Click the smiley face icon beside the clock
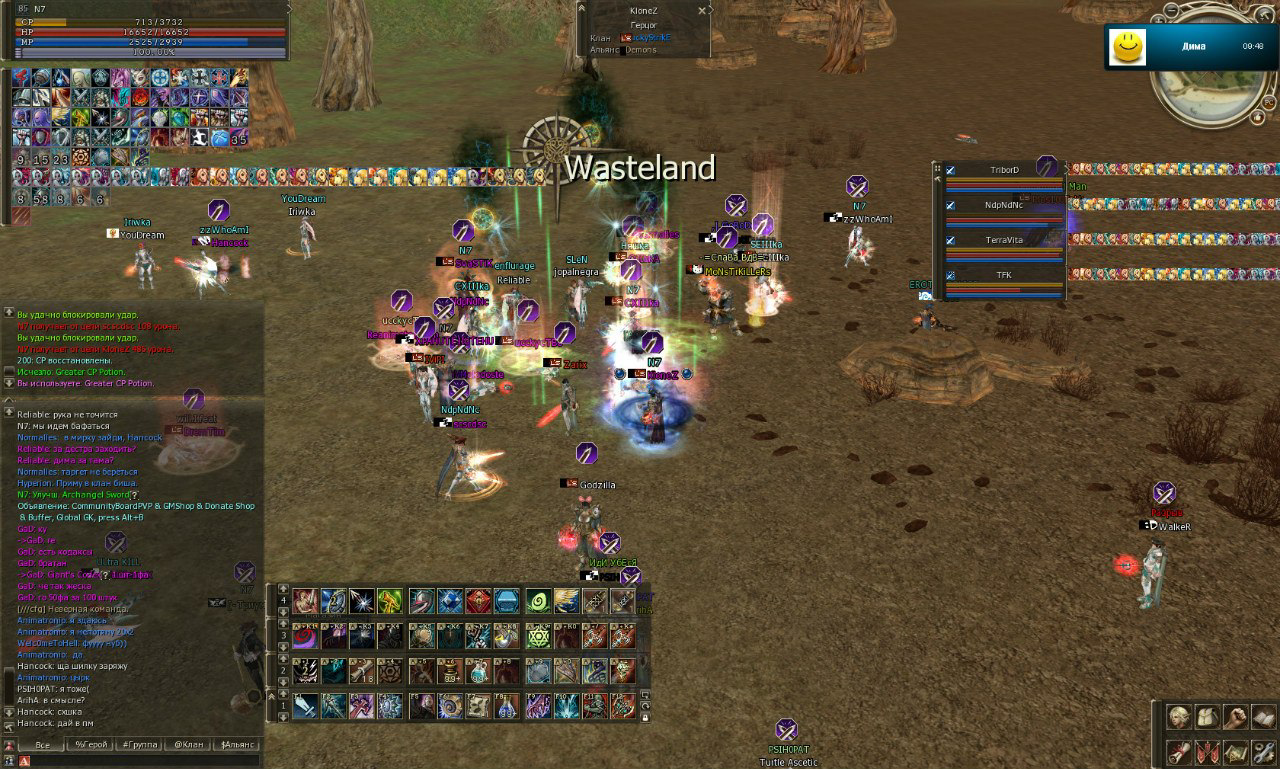Image resolution: width=1280 pixels, height=769 pixels. coord(1126,47)
